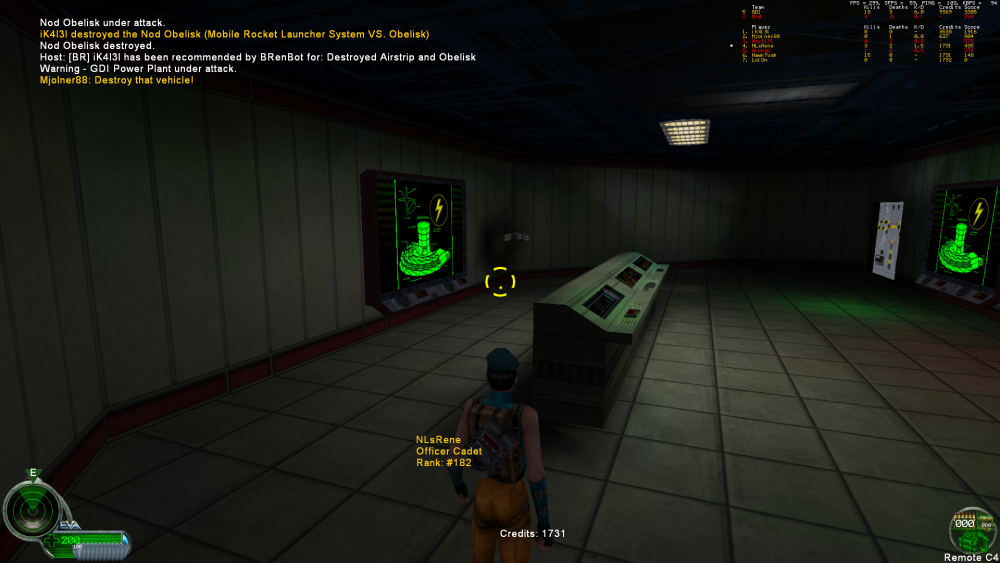Click Mjolner88's 'Destroy that vehicle!' chat message
The height and width of the screenshot is (563, 1000).
117,80
